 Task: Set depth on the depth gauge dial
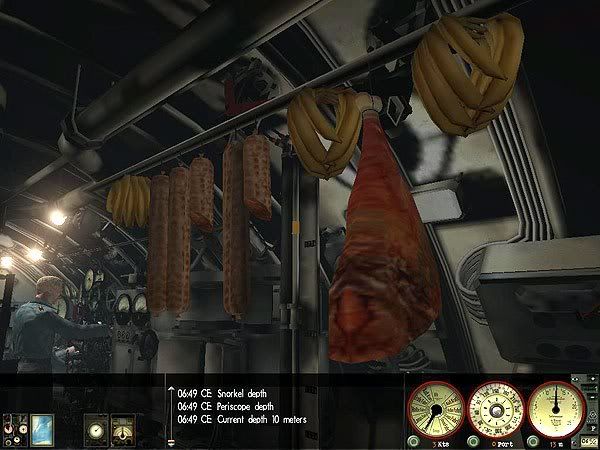click(x=556, y=407)
